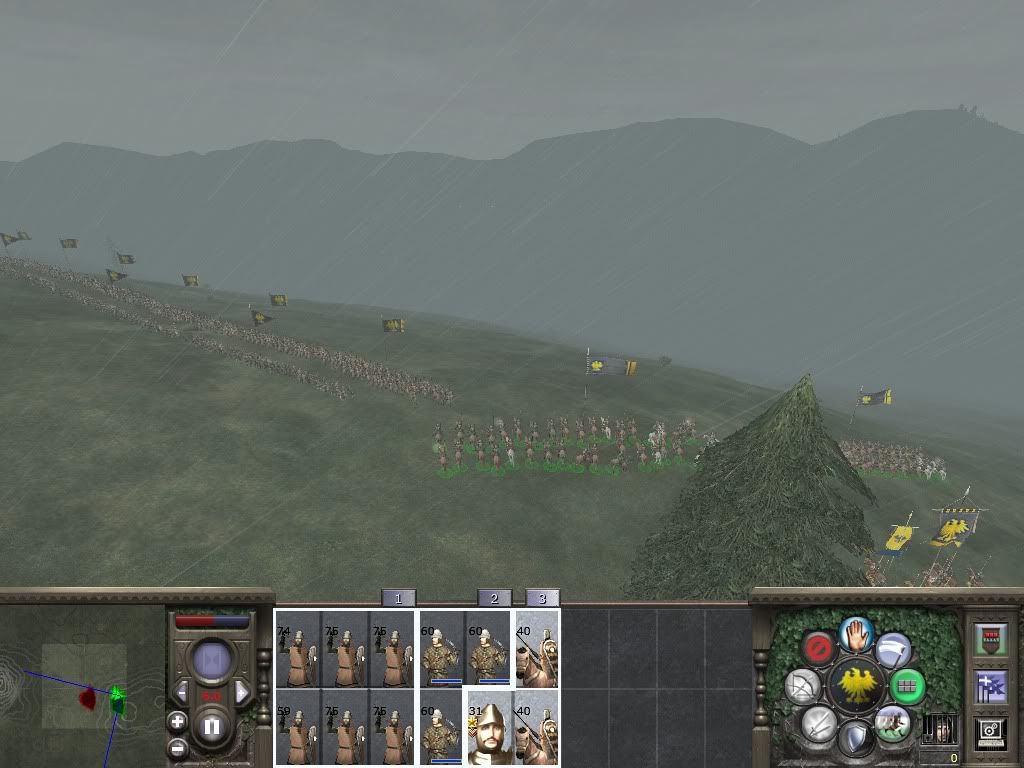Click the red halt order button
Screen dimensions: 1024x768
point(820,649)
